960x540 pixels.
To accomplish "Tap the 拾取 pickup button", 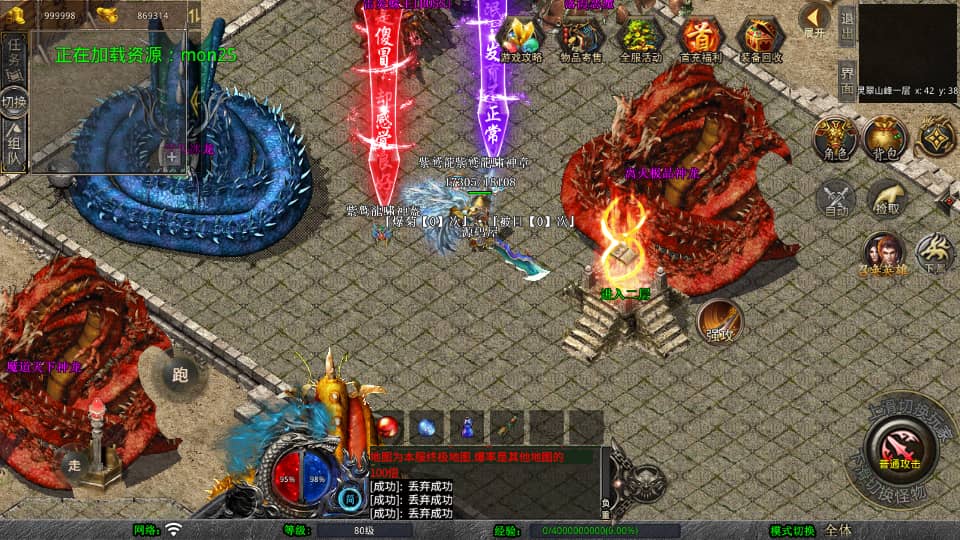I will coord(884,199).
